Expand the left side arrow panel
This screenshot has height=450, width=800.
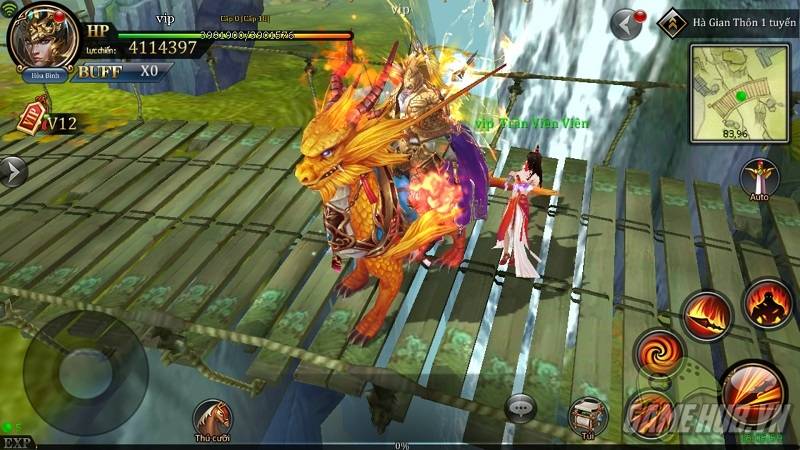[13, 170]
